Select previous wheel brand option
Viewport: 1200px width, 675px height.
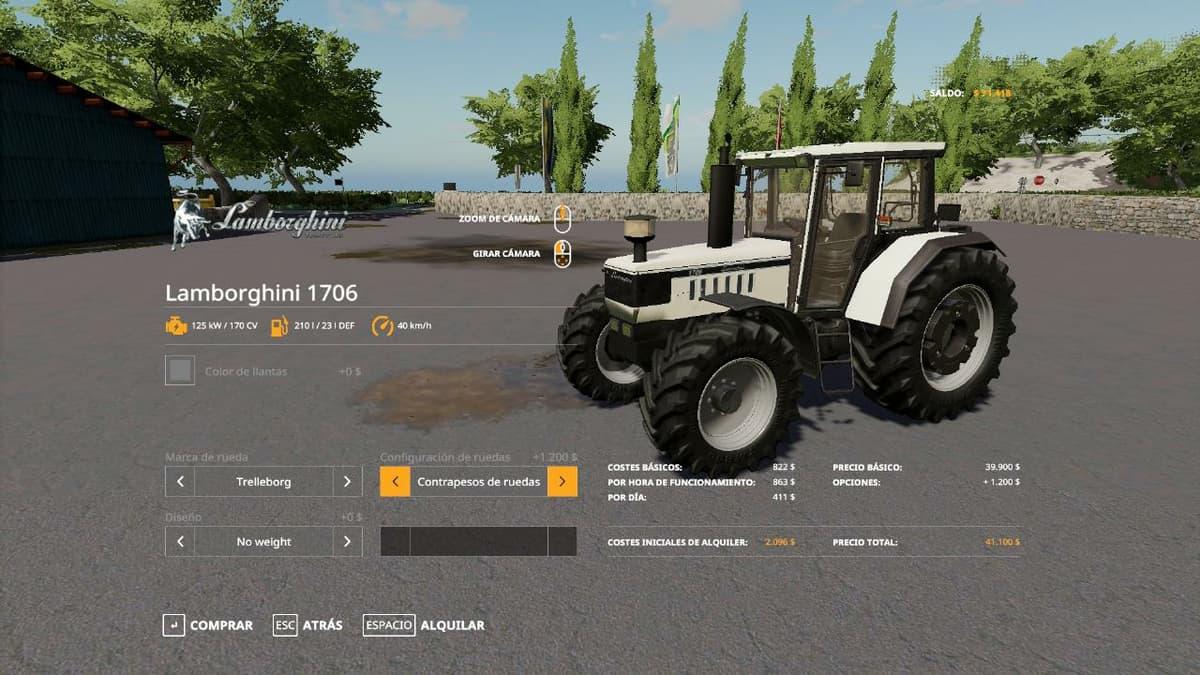coord(180,481)
